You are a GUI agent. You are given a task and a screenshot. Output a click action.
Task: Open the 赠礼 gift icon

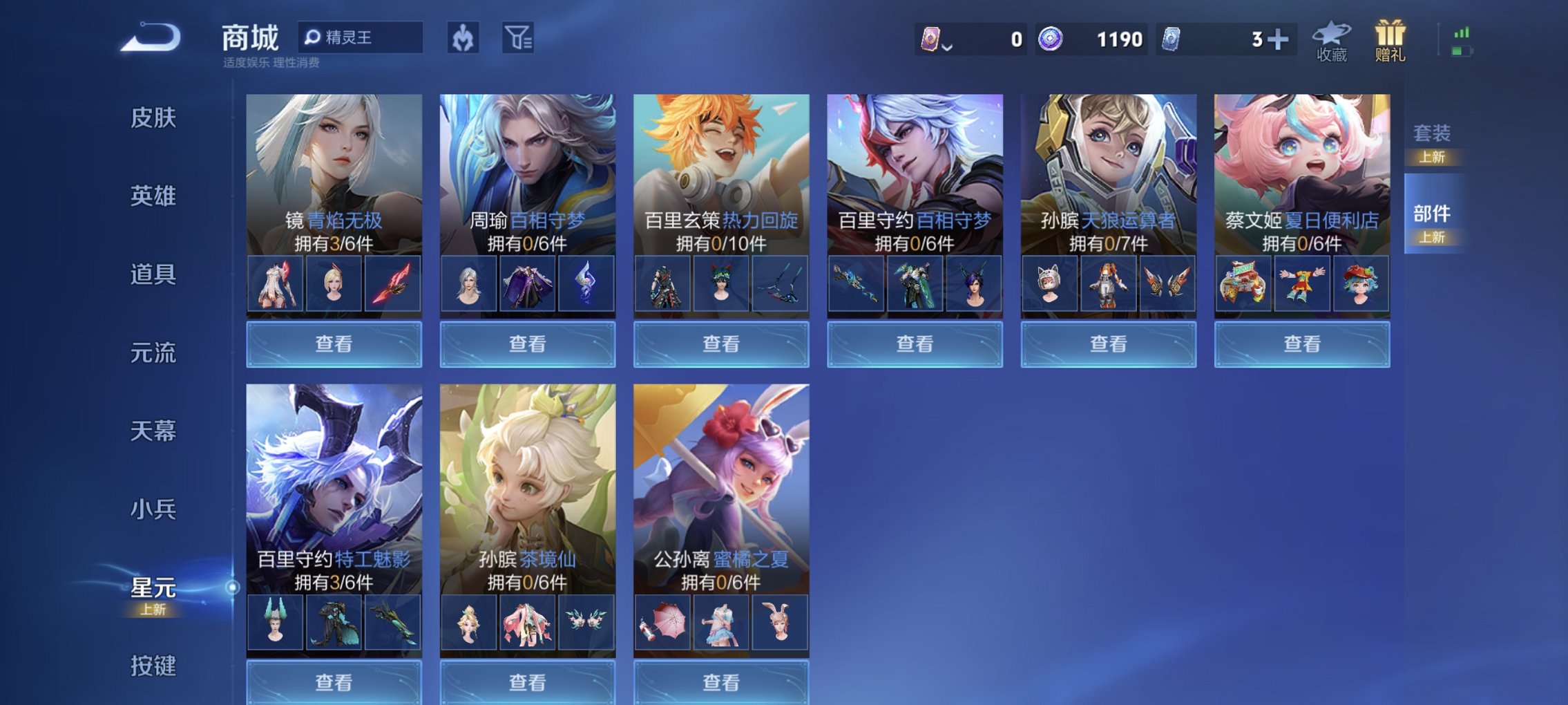click(x=1390, y=38)
